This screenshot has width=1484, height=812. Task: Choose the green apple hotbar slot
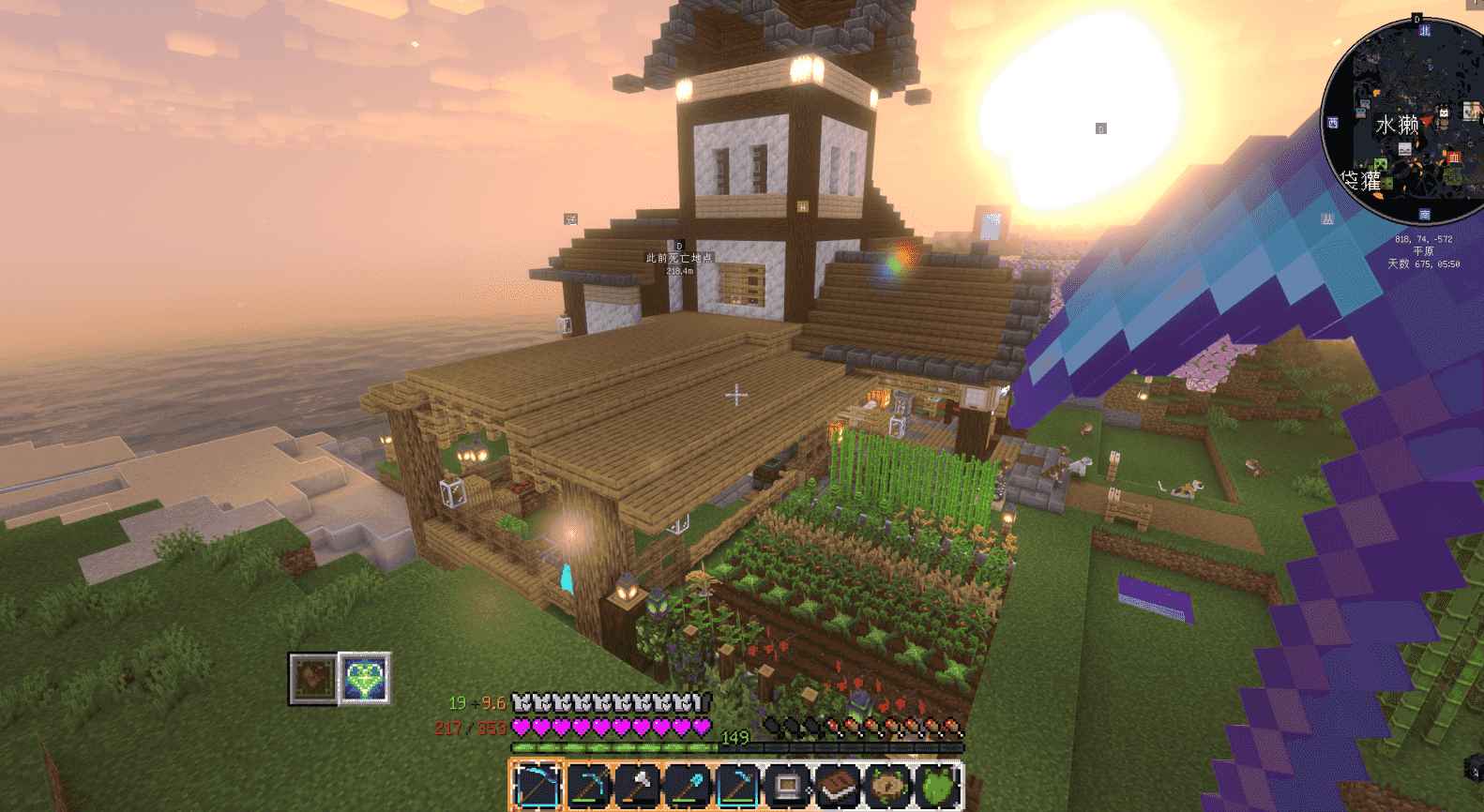(937, 785)
